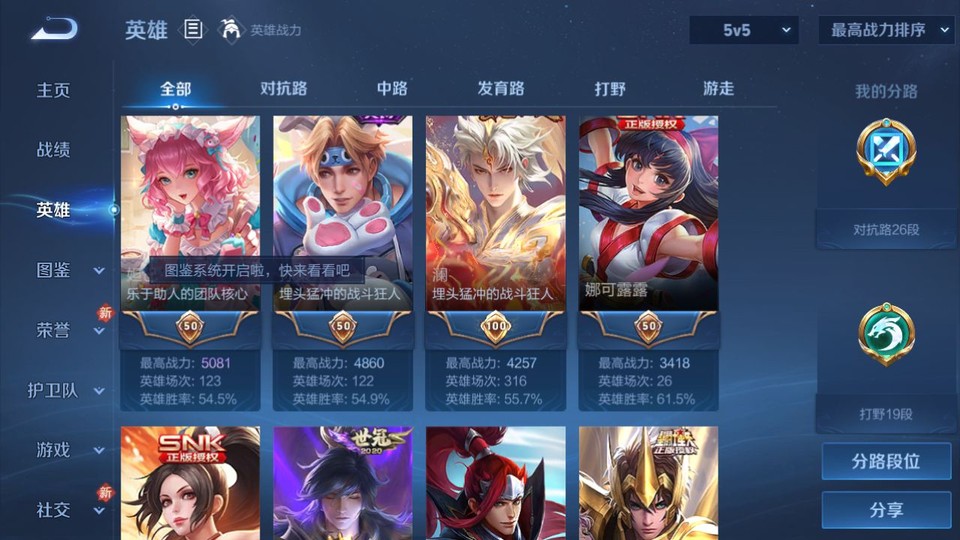Image resolution: width=960 pixels, height=540 pixels.
Task: Switch to the 发育路 tab
Action: 501,88
